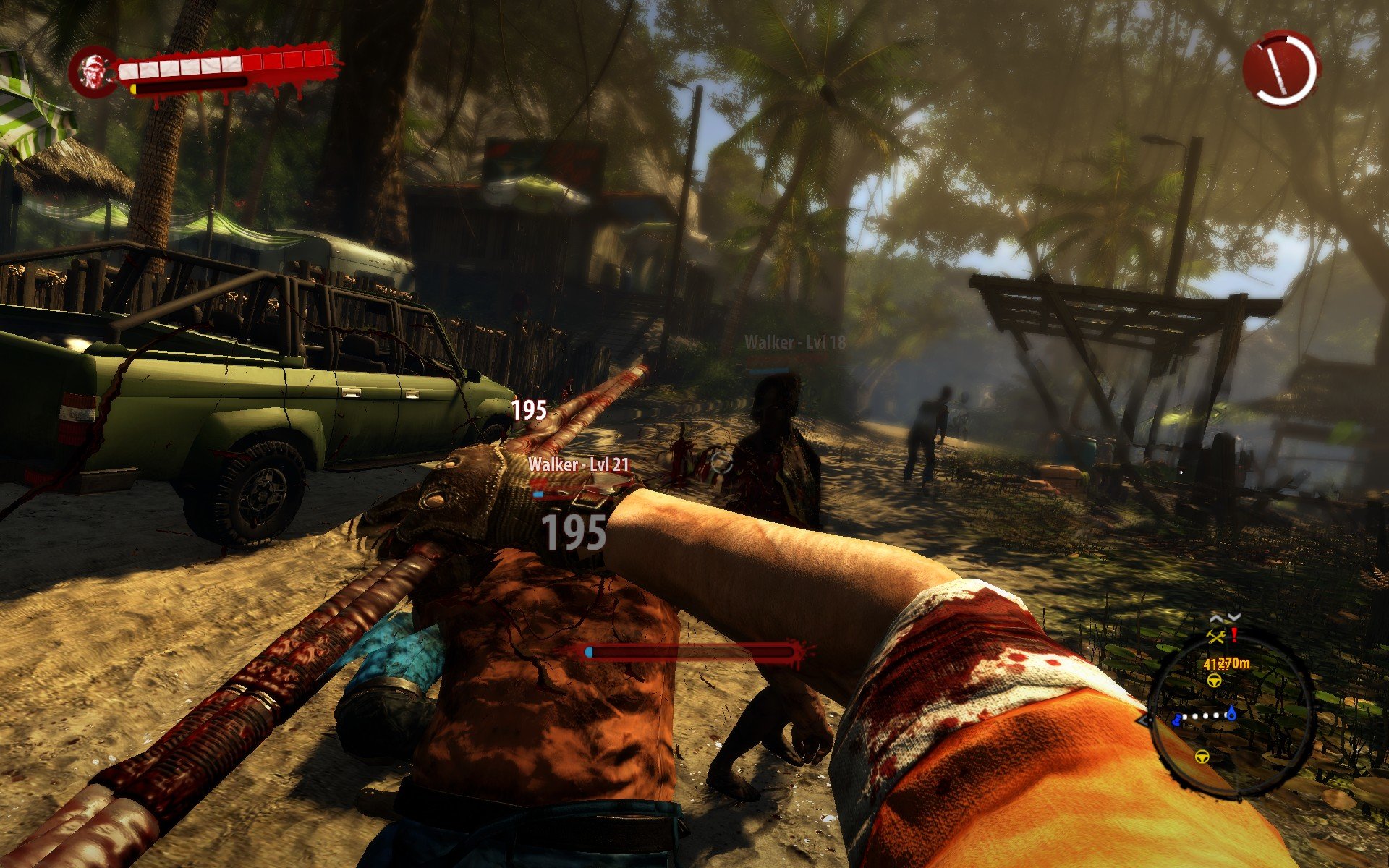
Task: Click the yellow marker on the boss stamina bar
Action: click(x=134, y=88)
